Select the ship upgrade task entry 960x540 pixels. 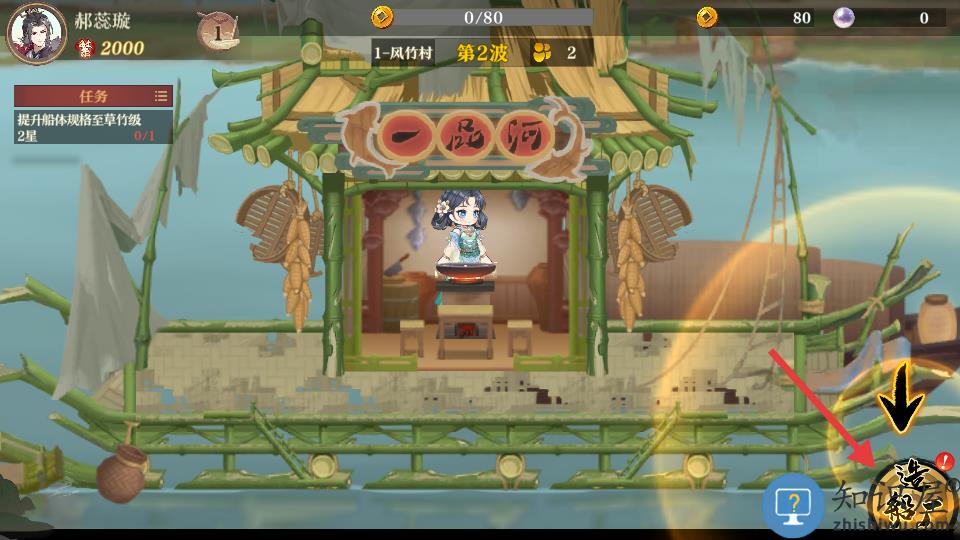pyautogui.click(x=93, y=126)
